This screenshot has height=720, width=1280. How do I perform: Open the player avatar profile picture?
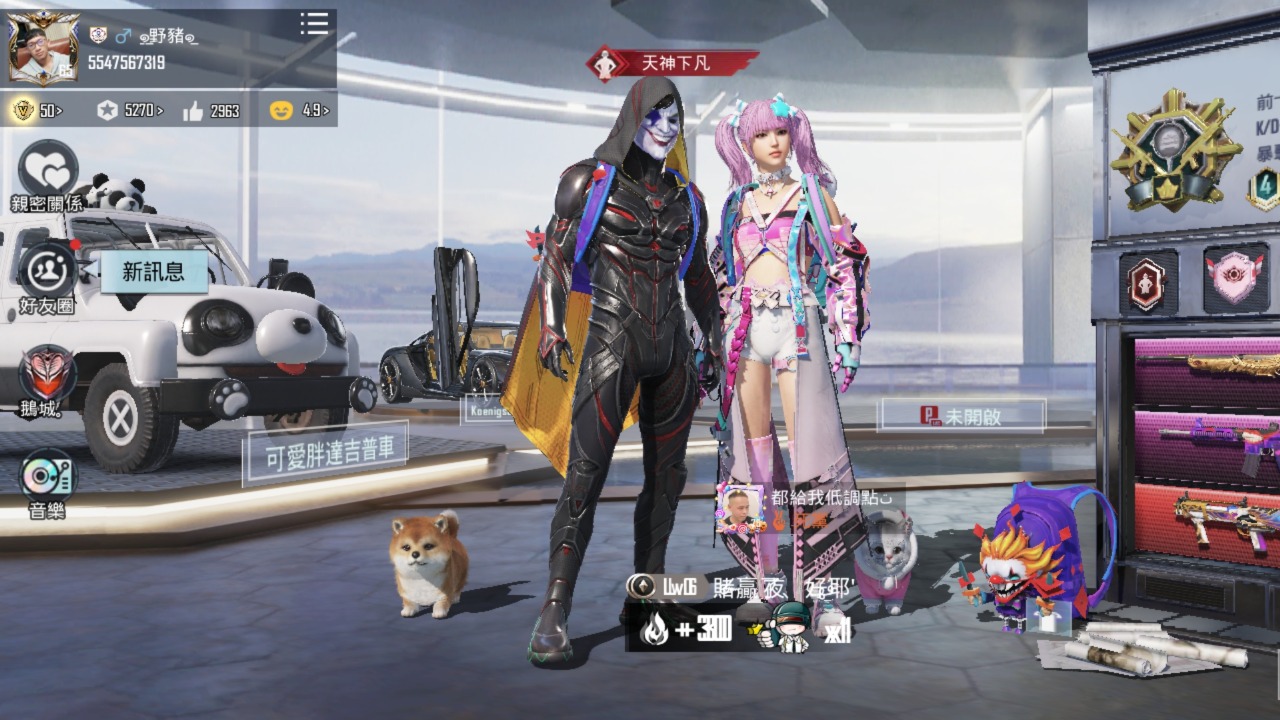tap(45, 50)
